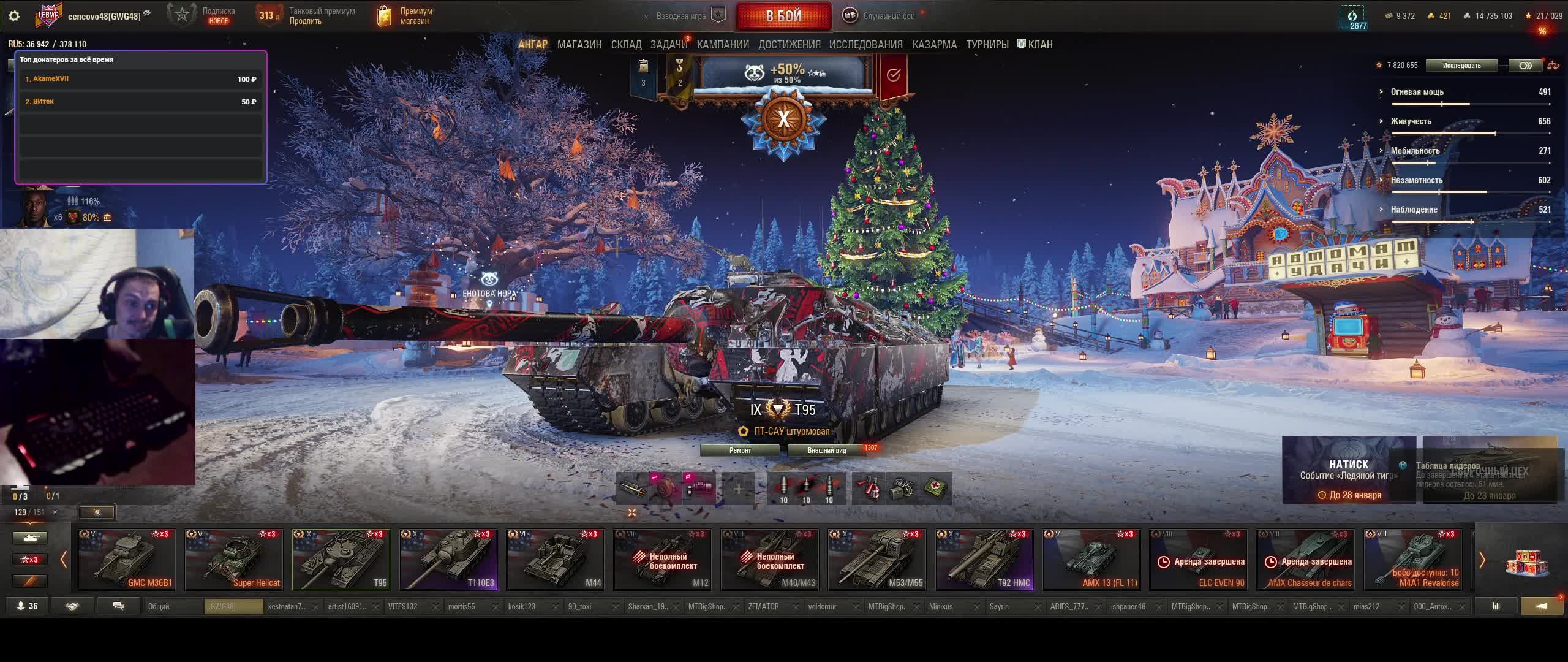
Task: Select the T110E3 tank in carousel
Action: [x=448, y=560]
